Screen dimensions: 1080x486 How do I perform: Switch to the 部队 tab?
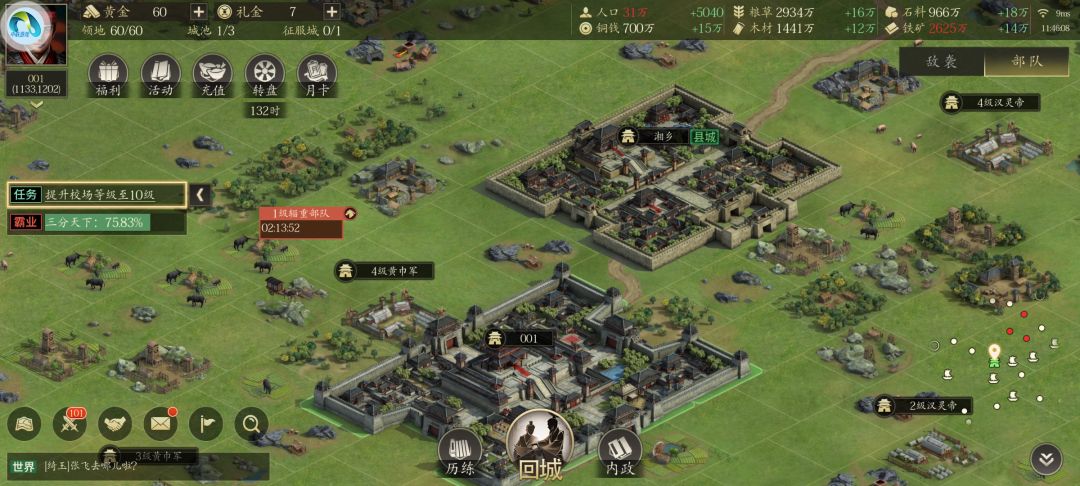(x=1027, y=61)
